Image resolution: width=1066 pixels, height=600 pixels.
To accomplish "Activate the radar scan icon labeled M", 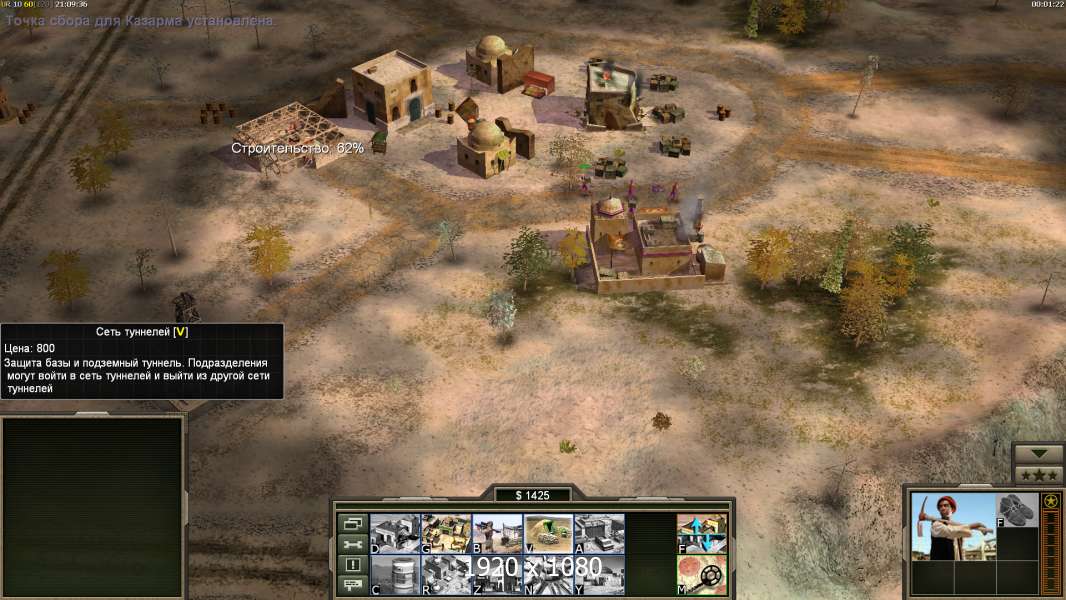I will [701, 575].
